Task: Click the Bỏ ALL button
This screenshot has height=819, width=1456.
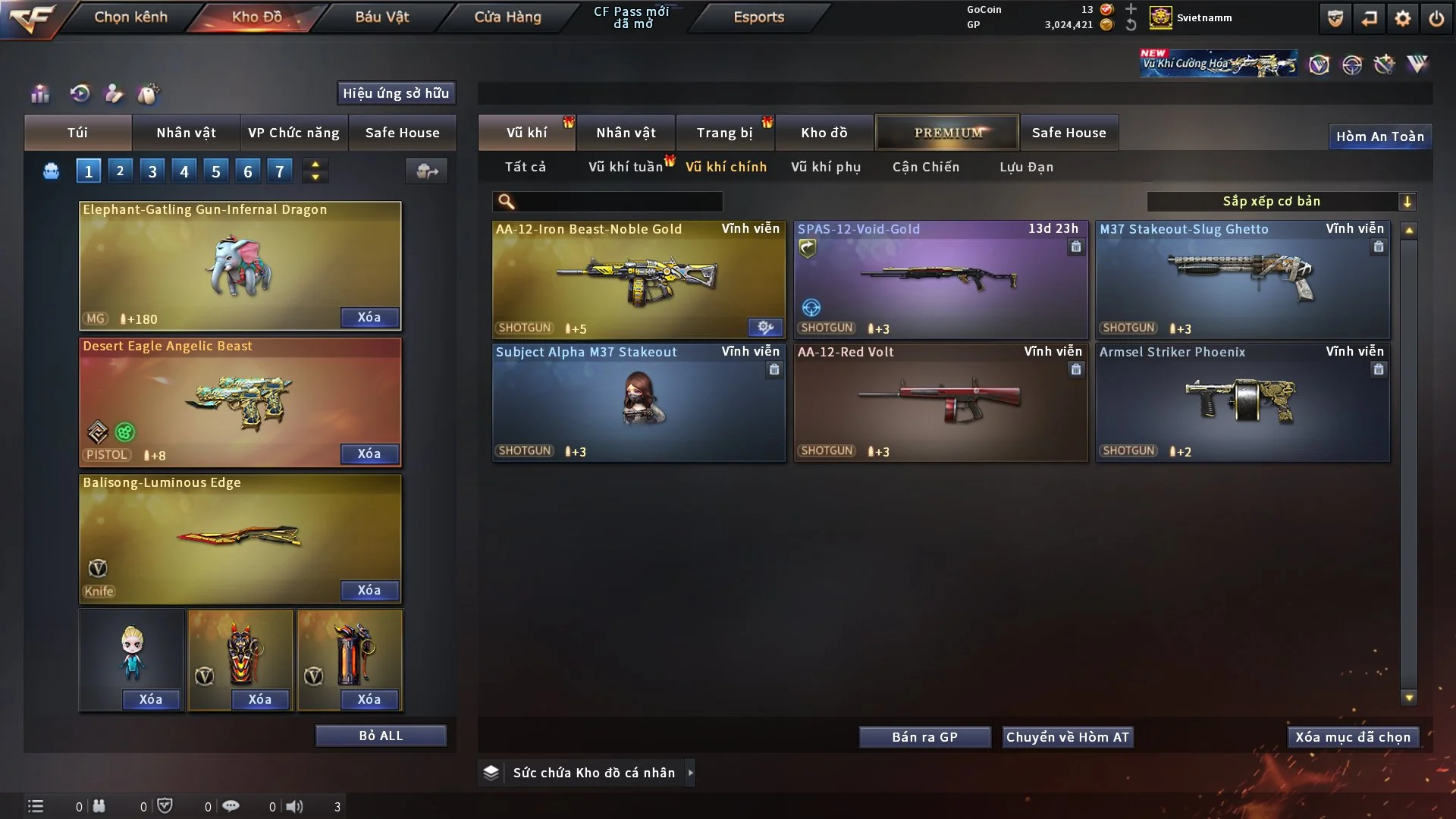Action: click(381, 736)
